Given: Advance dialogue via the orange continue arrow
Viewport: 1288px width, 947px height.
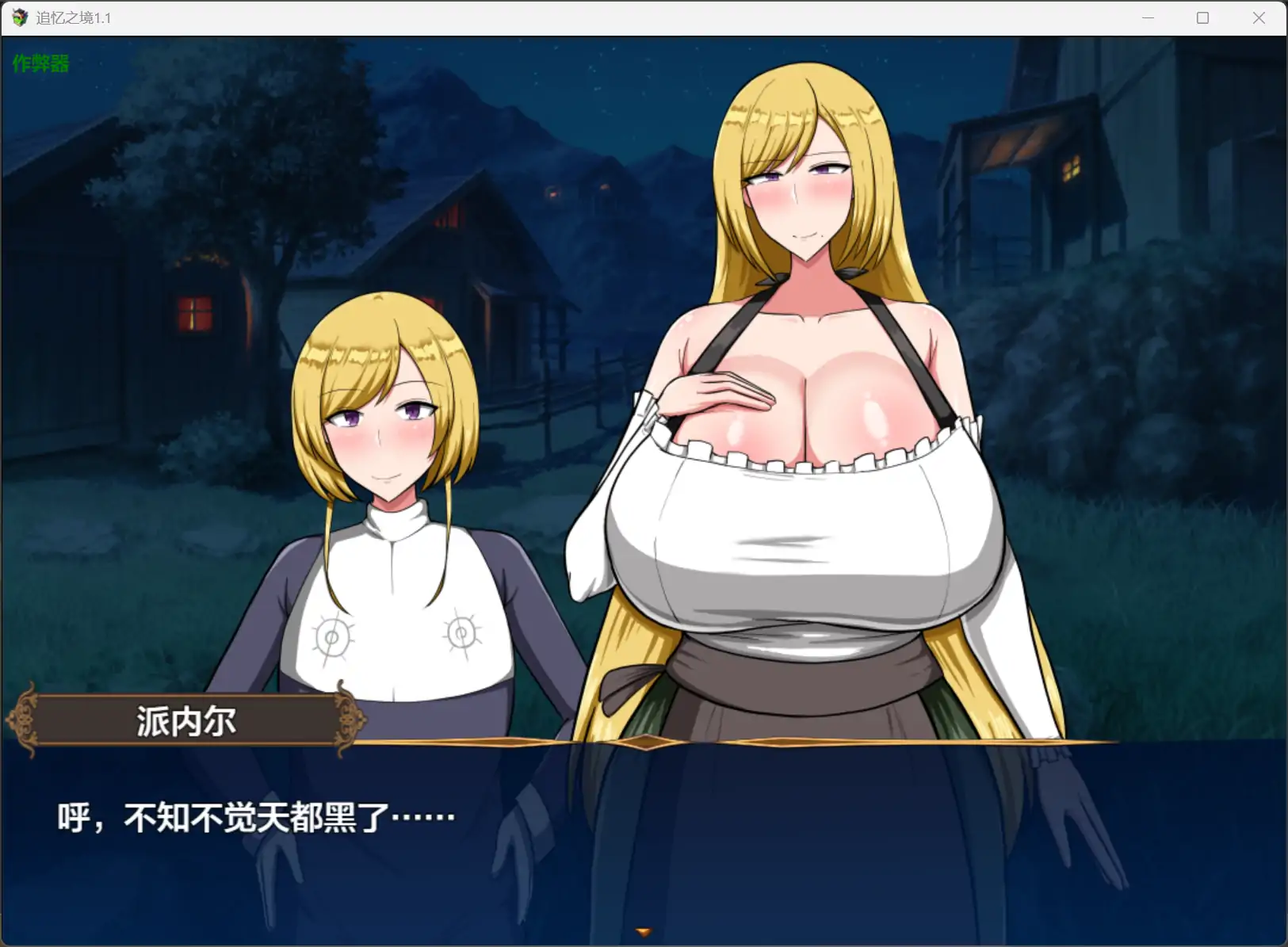Looking at the screenshot, I should tap(644, 933).
